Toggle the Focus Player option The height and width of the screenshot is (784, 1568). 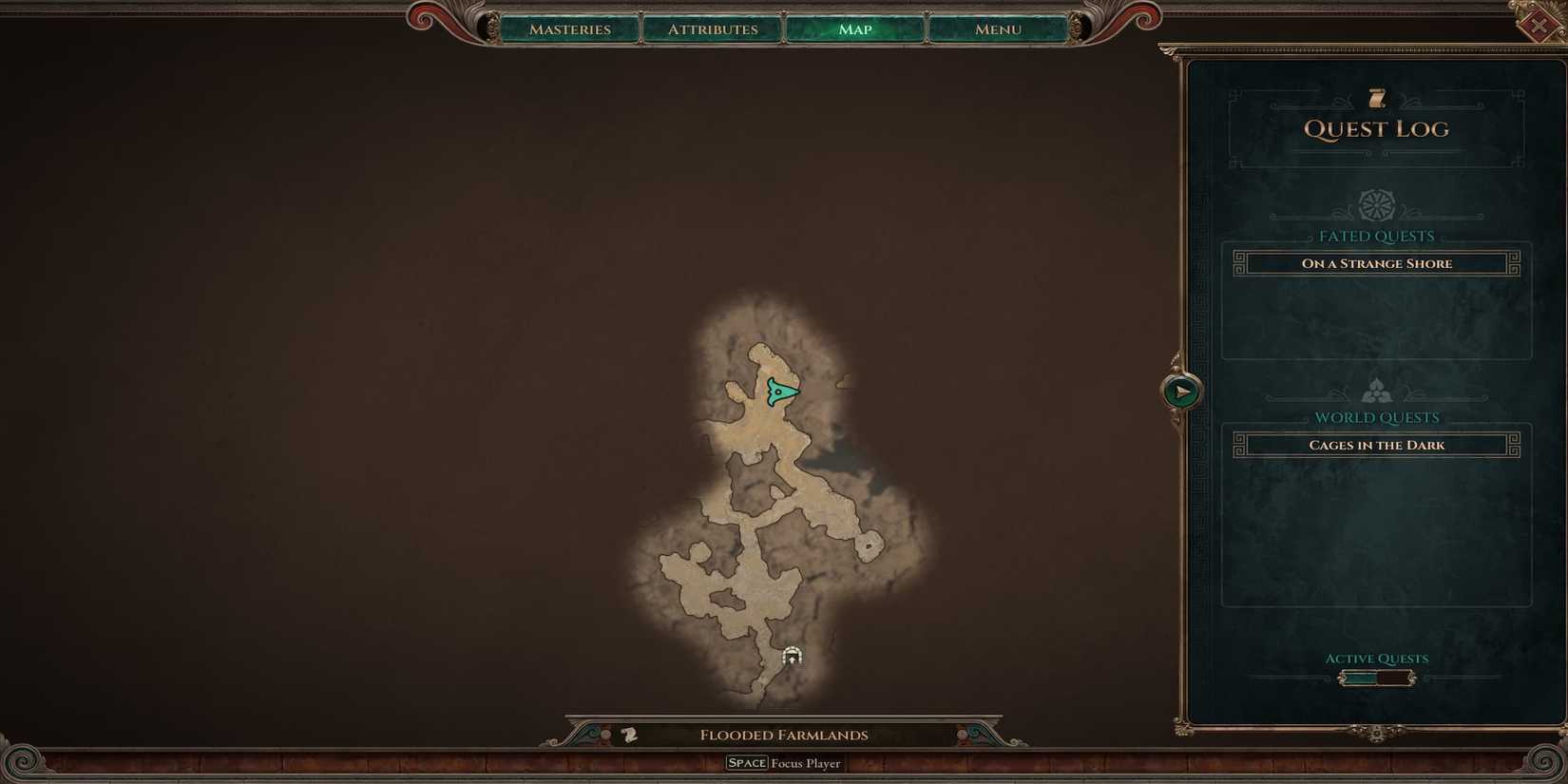tap(783, 762)
